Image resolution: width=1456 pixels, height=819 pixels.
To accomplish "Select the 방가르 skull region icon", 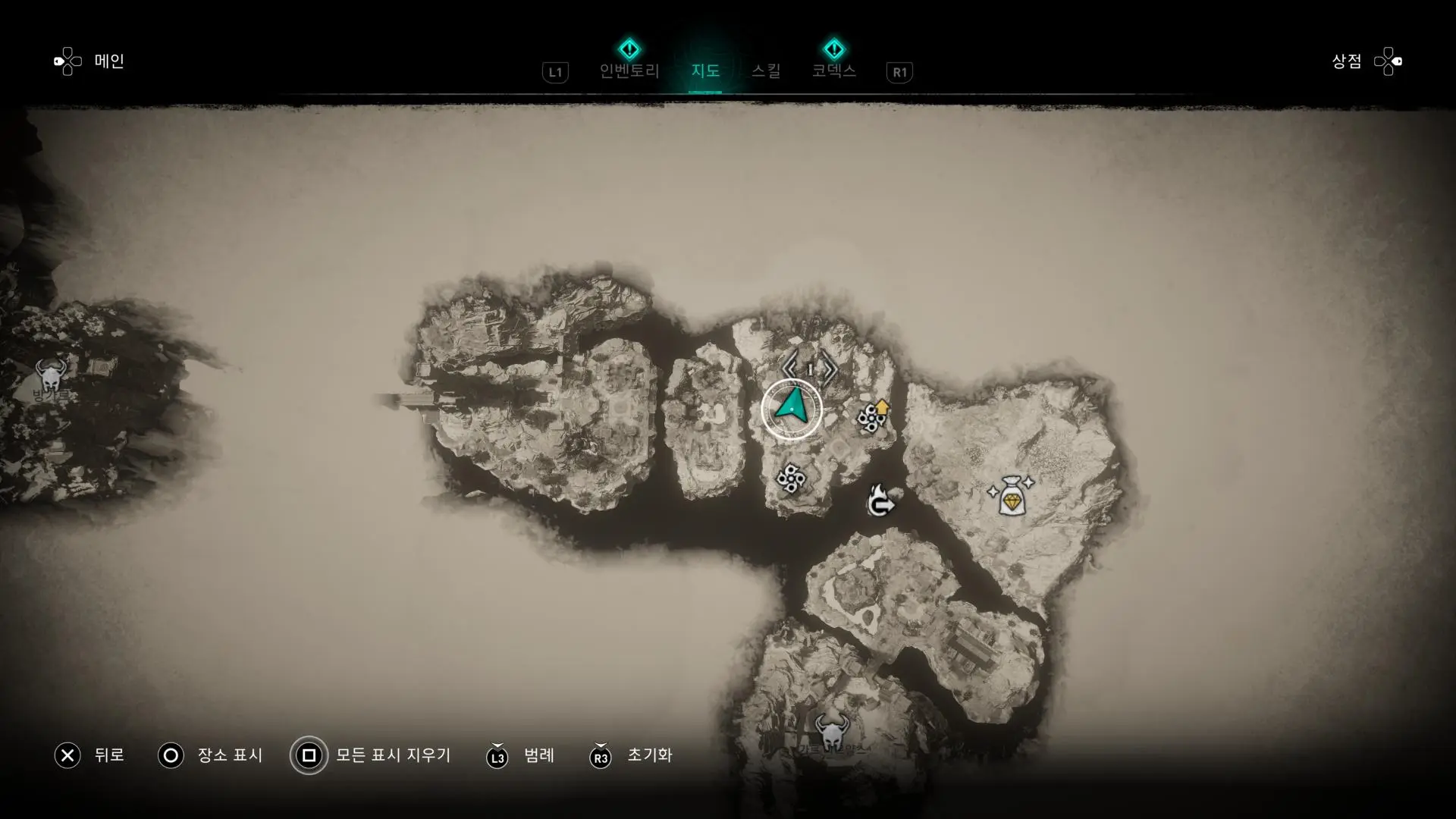I will point(50,374).
